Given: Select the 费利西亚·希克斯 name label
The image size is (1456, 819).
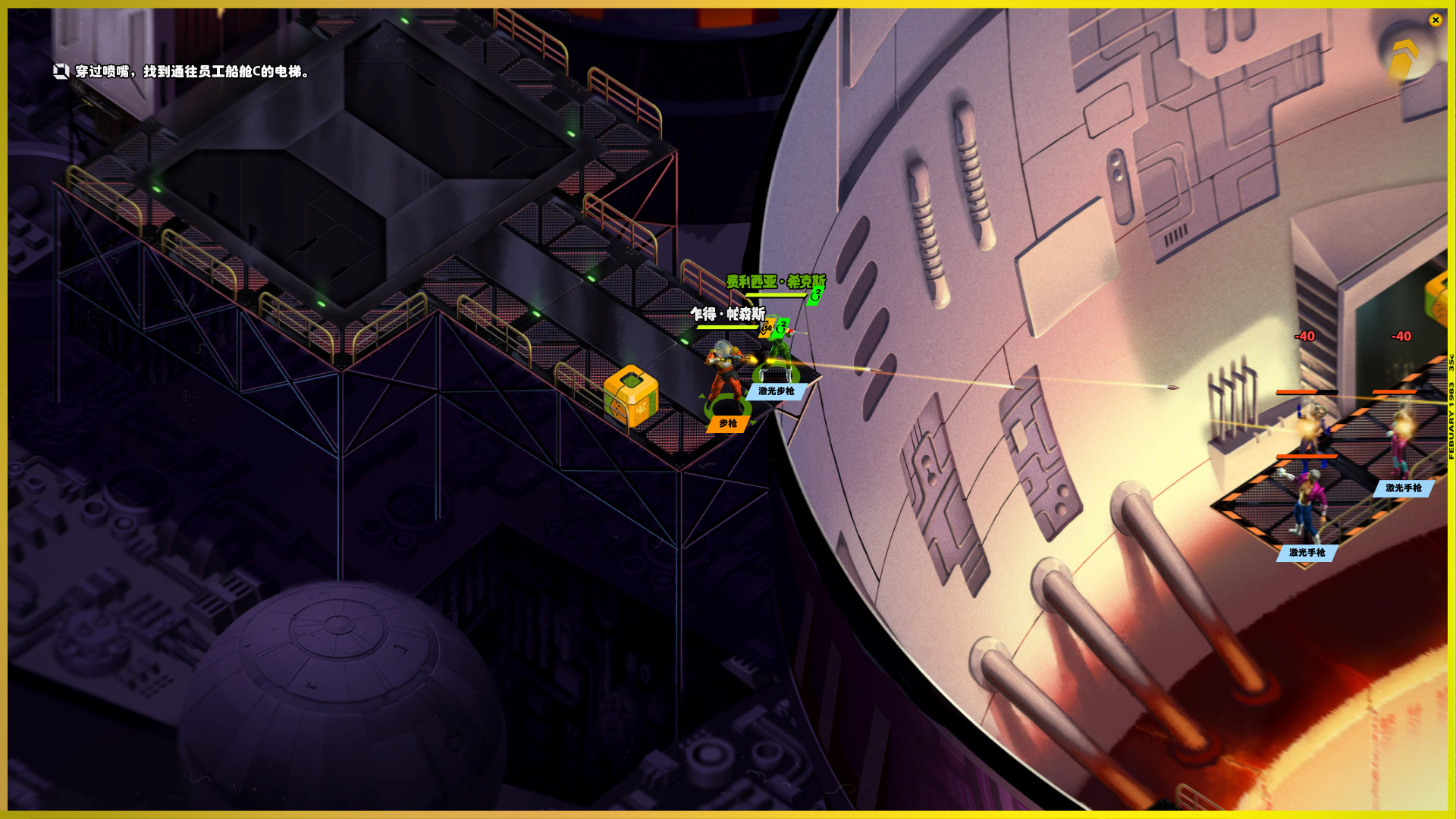Looking at the screenshot, I should pyautogui.click(x=775, y=282).
